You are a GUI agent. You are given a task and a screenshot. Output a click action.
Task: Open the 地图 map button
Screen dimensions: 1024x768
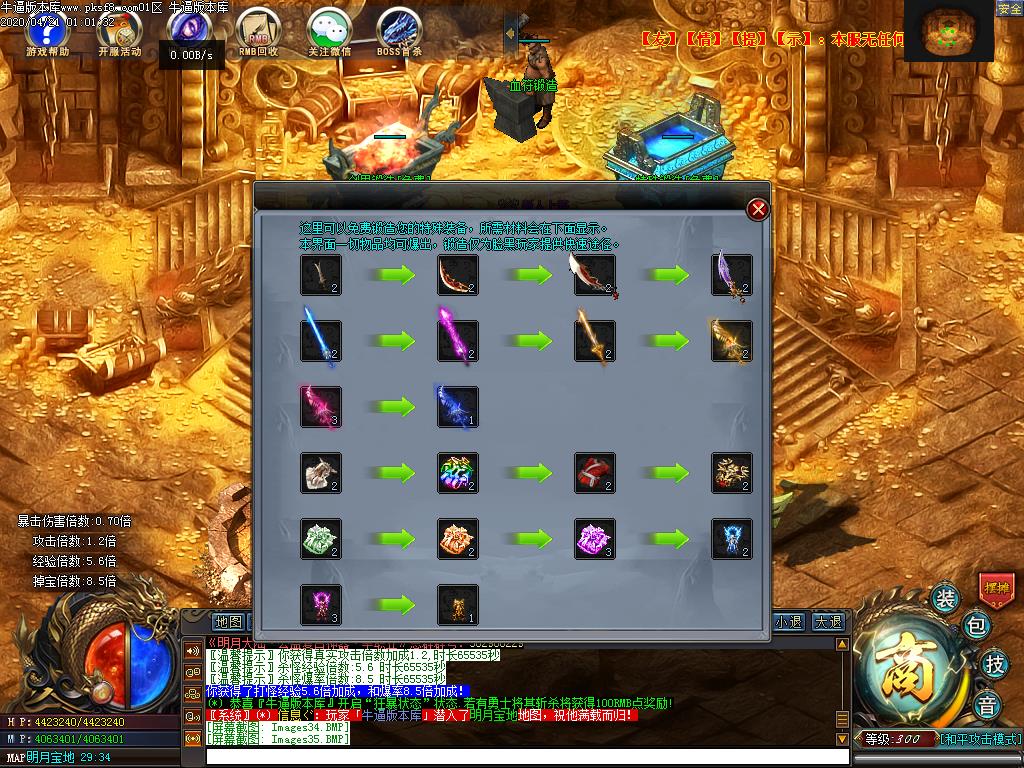point(229,622)
